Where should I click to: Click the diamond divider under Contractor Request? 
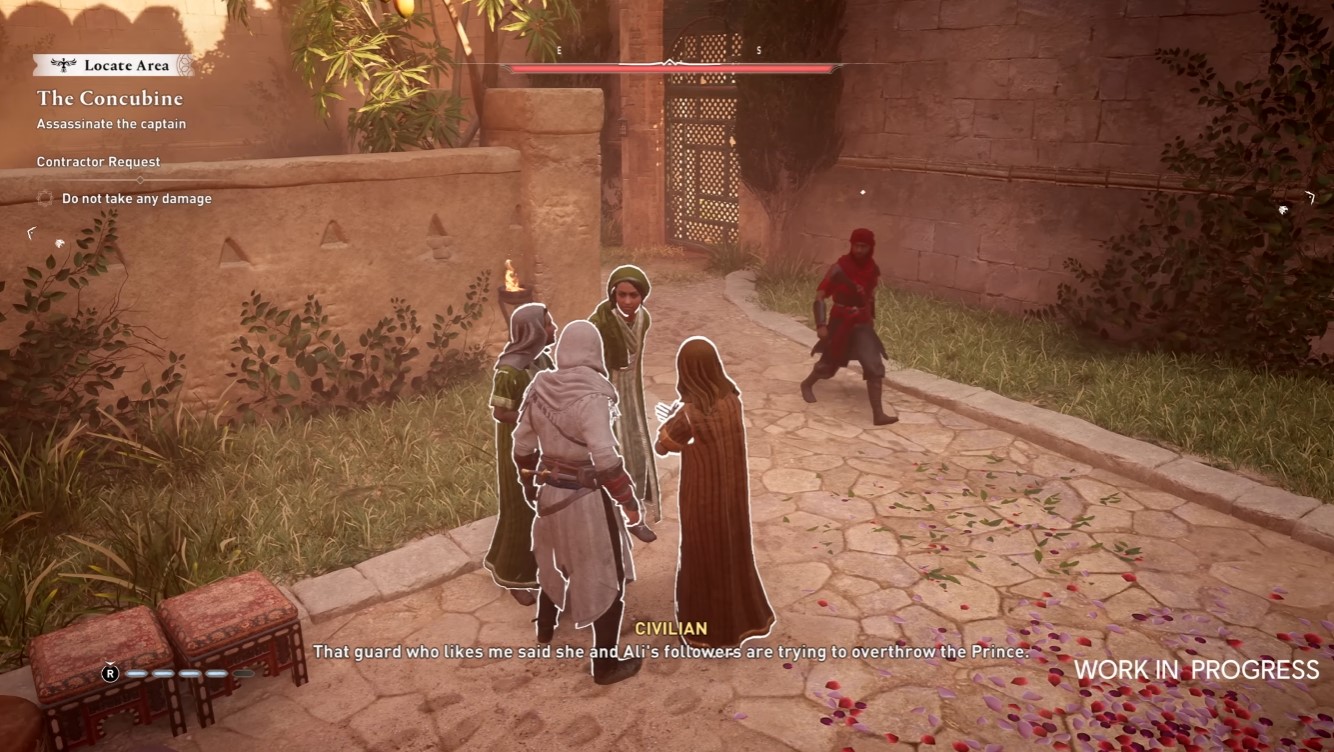click(x=140, y=179)
